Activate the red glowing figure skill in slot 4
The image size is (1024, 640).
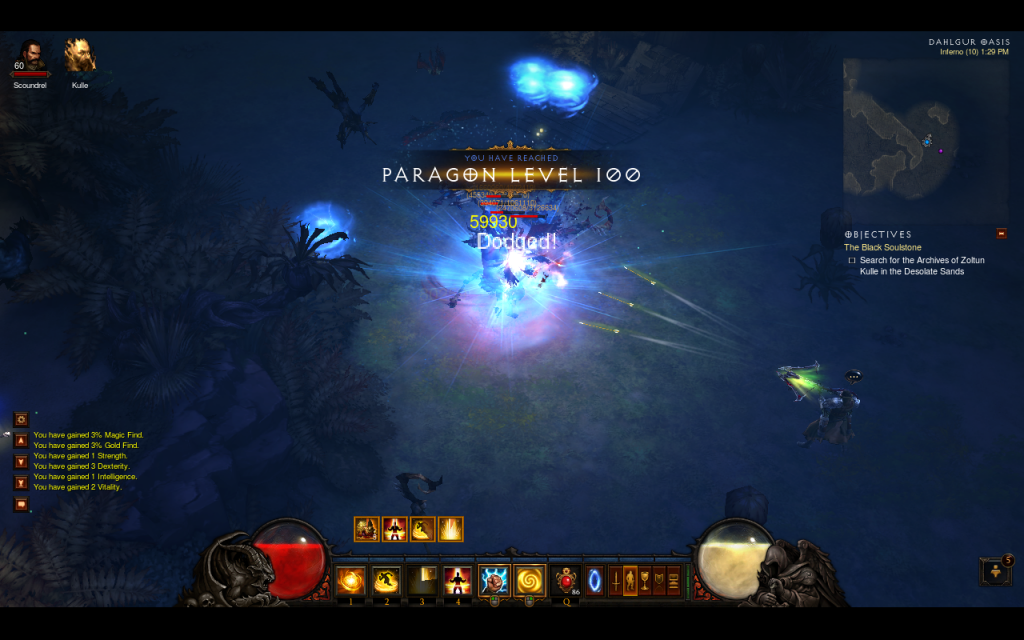[458, 580]
